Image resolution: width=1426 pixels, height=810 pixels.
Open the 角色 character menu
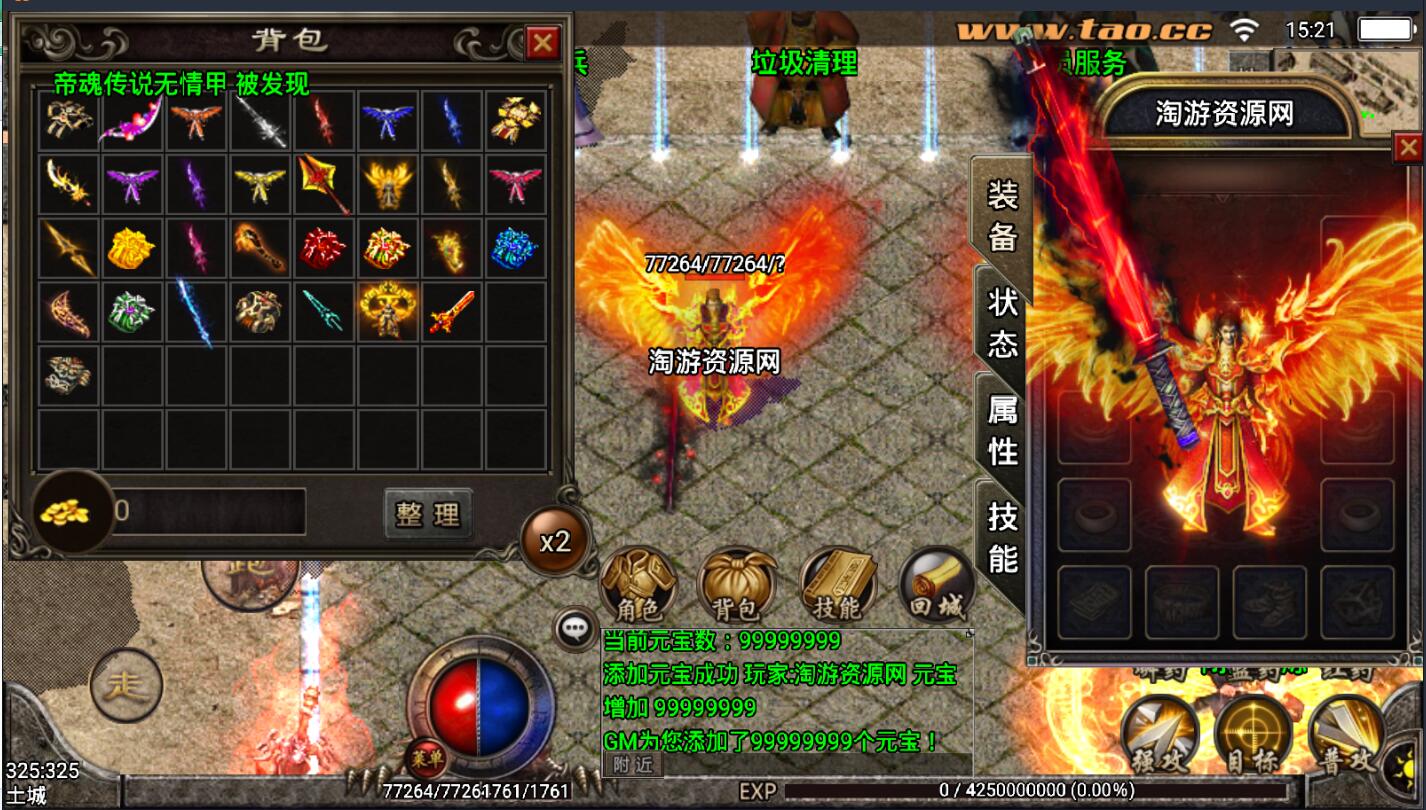(x=637, y=585)
